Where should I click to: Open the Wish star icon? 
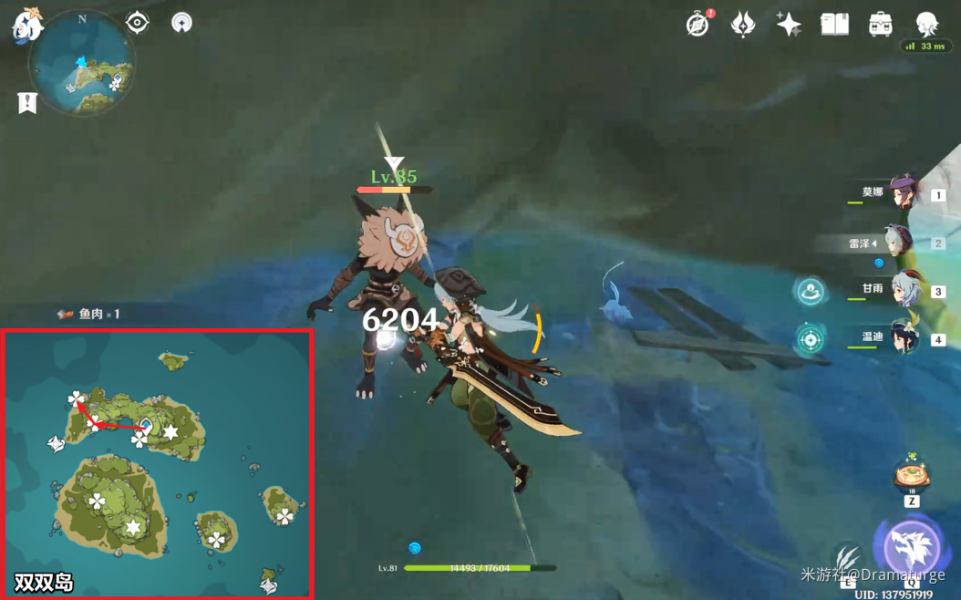pos(788,24)
